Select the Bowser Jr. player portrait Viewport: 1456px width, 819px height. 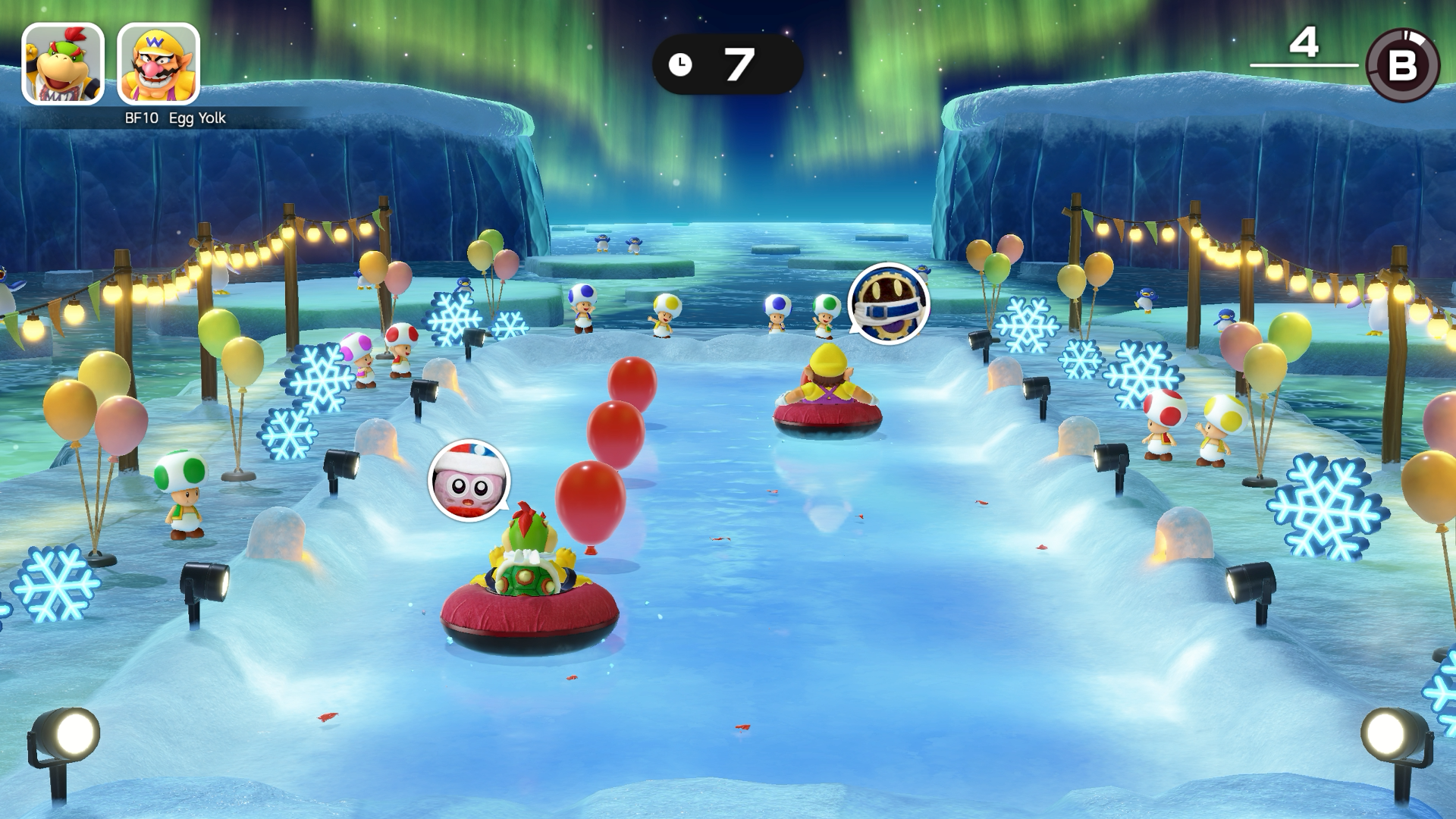pos(63,64)
